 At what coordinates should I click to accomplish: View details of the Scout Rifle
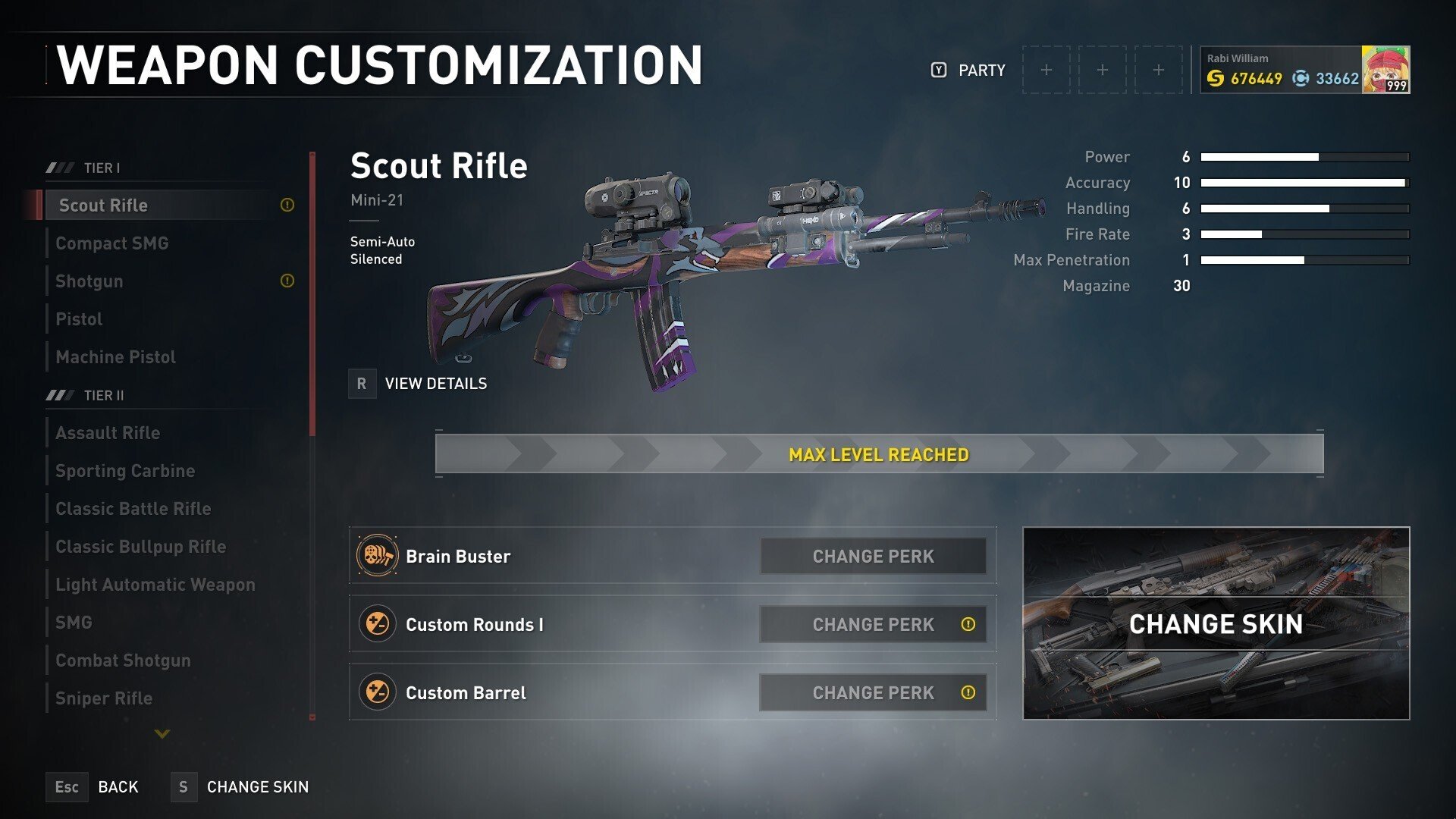point(419,384)
